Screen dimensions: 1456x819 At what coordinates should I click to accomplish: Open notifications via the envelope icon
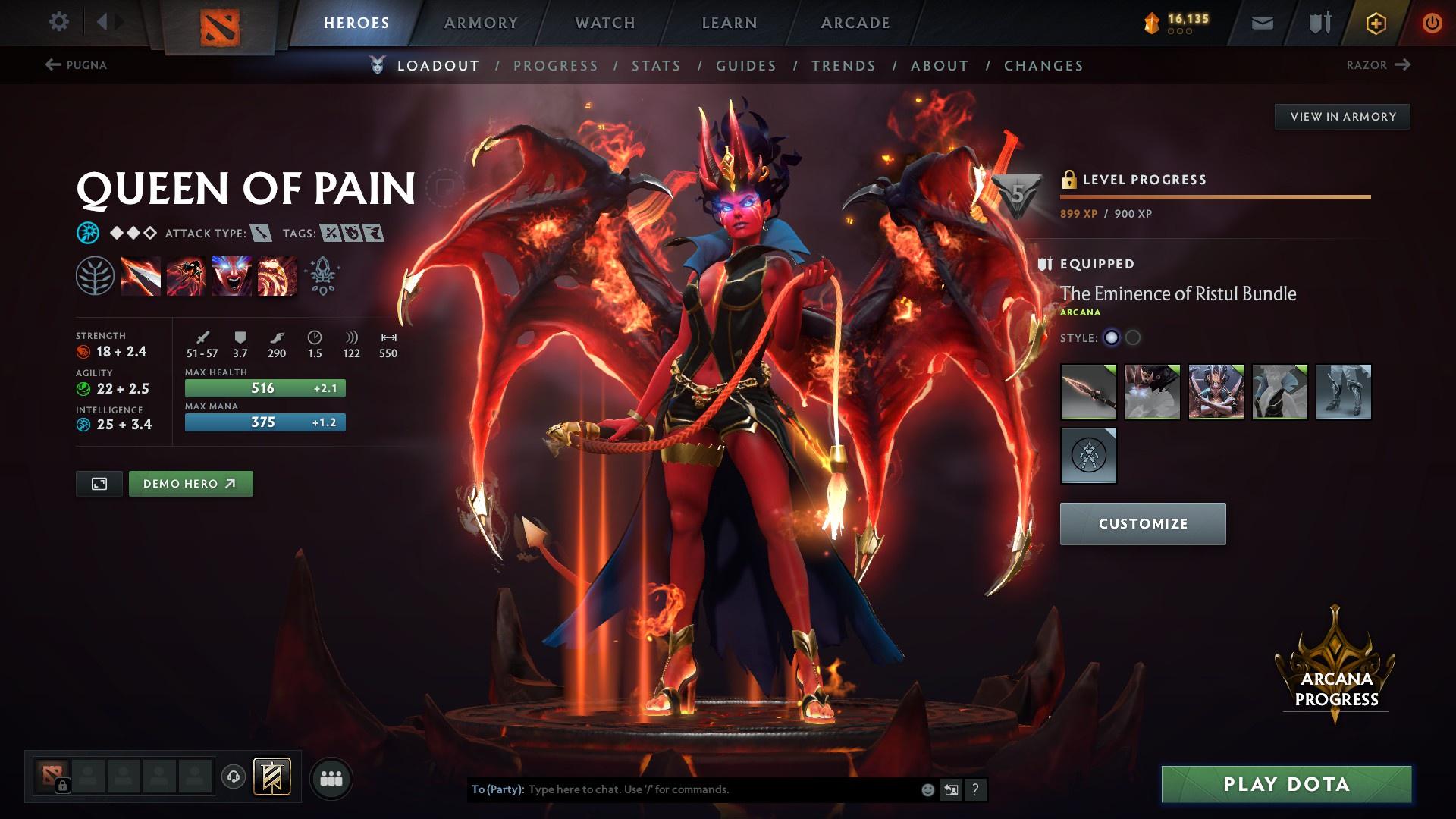click(x=1261, y=22)
